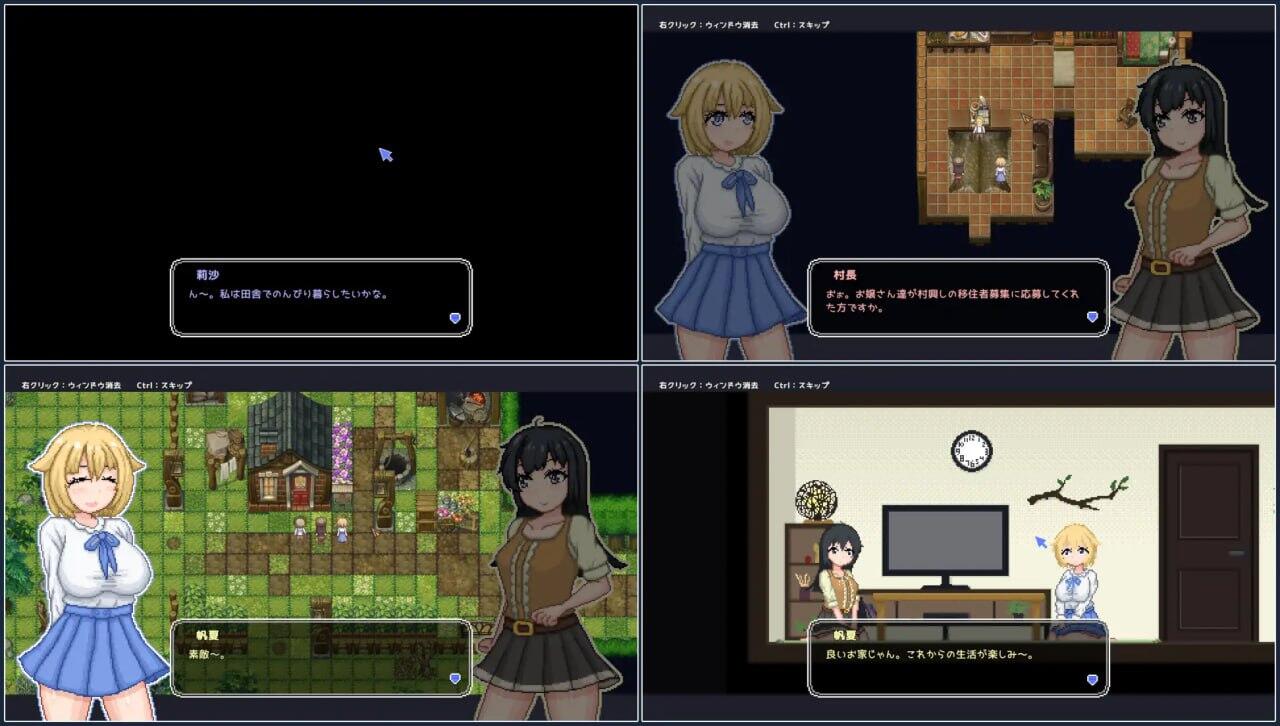Screen dimensions: 1280x726
Task: Click the heart continue icon in Risa's dialogue box
Action: click(455, 317)
